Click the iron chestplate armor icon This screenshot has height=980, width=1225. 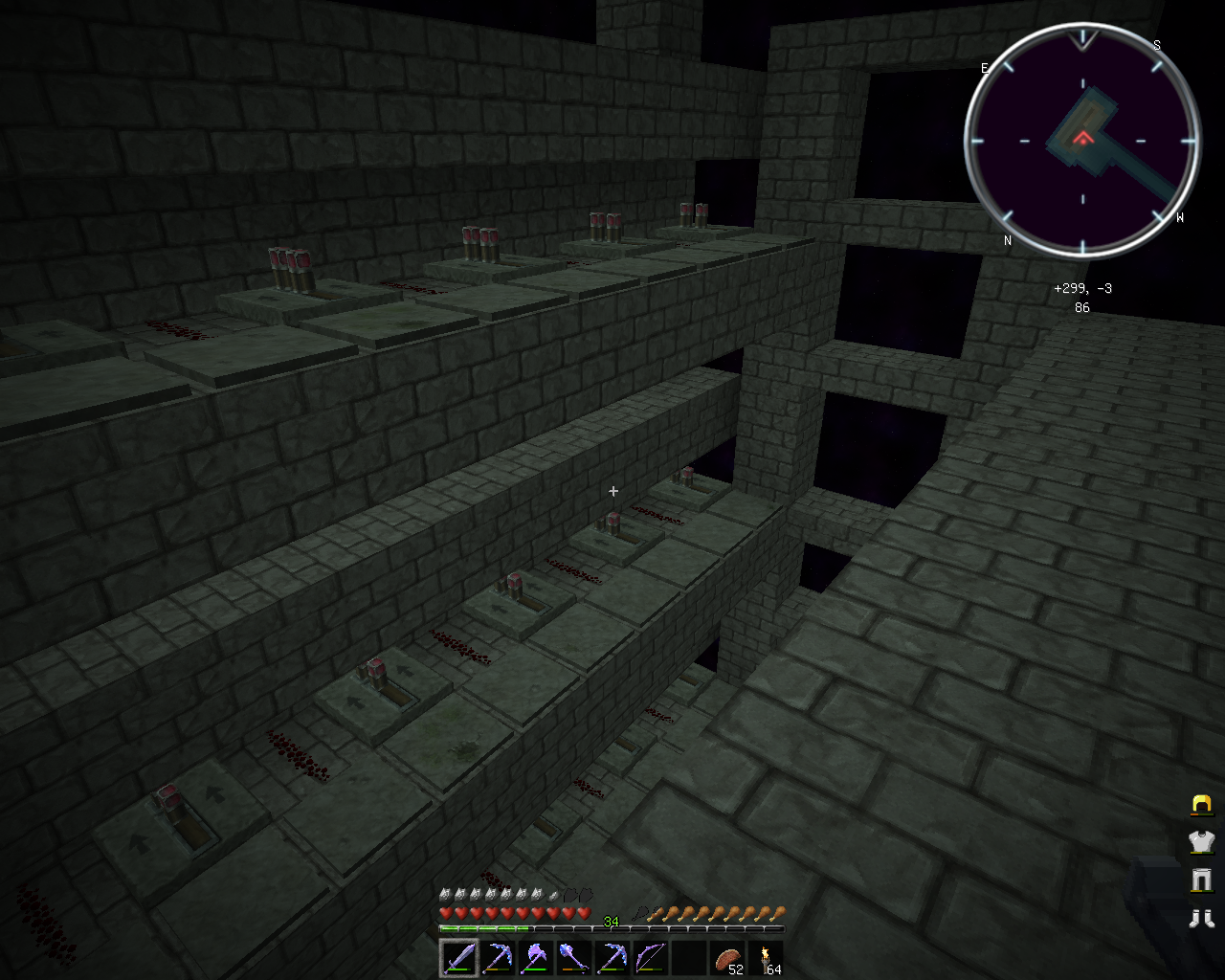pos(1201,841)
